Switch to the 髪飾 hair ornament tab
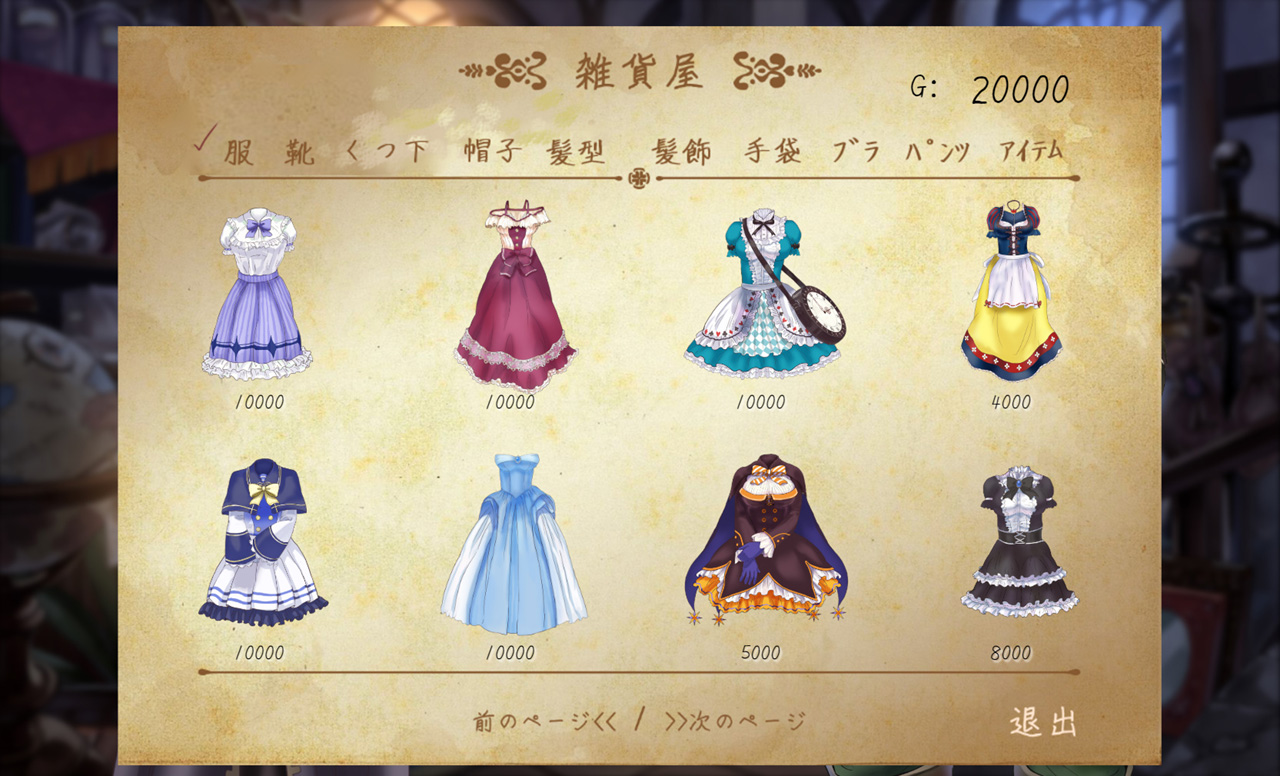The width and height of the screenshot is (1280, 776). click(x=682, y=152)
